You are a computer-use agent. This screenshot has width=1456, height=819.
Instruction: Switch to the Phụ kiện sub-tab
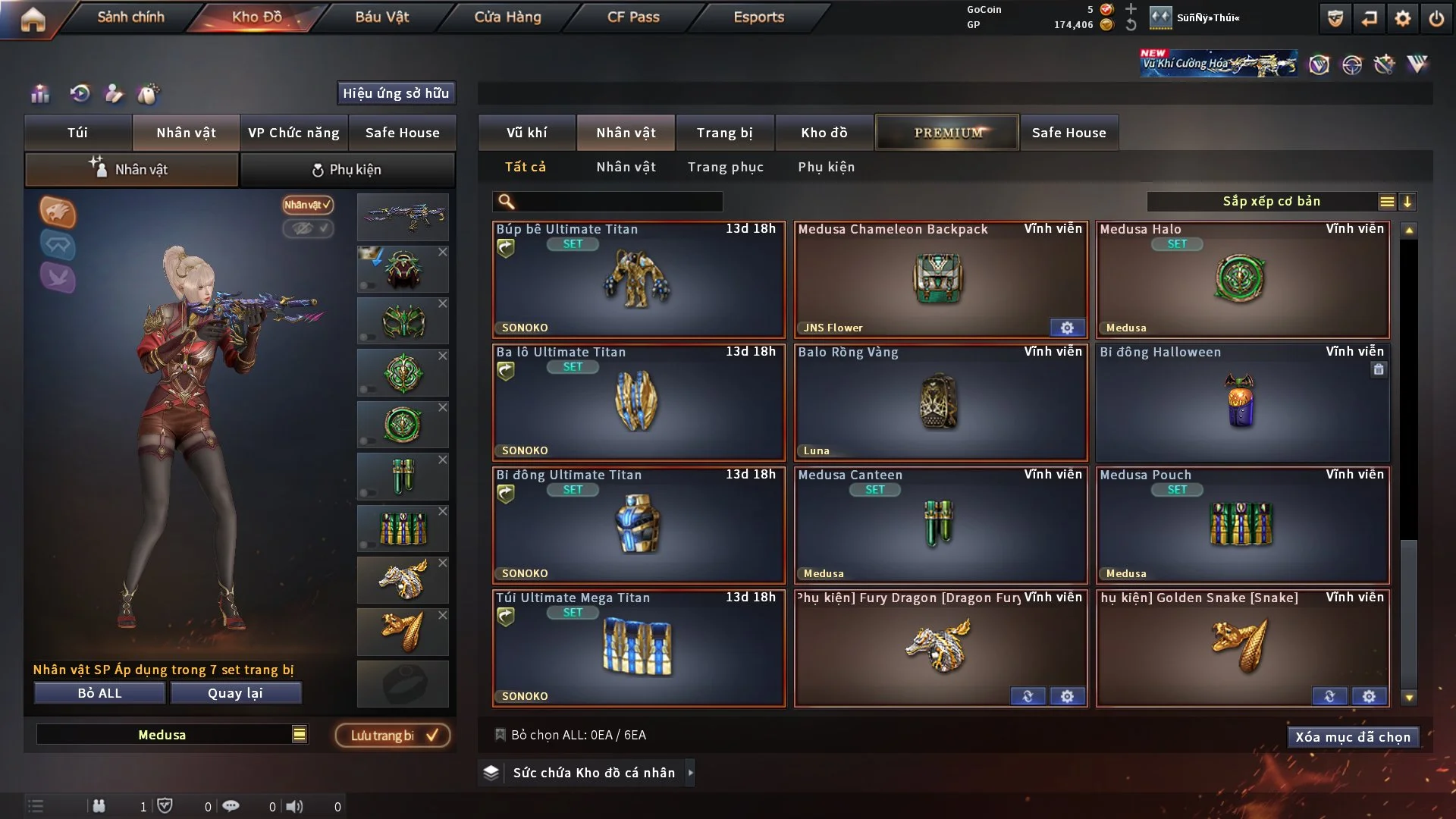[x=347, y=170]
